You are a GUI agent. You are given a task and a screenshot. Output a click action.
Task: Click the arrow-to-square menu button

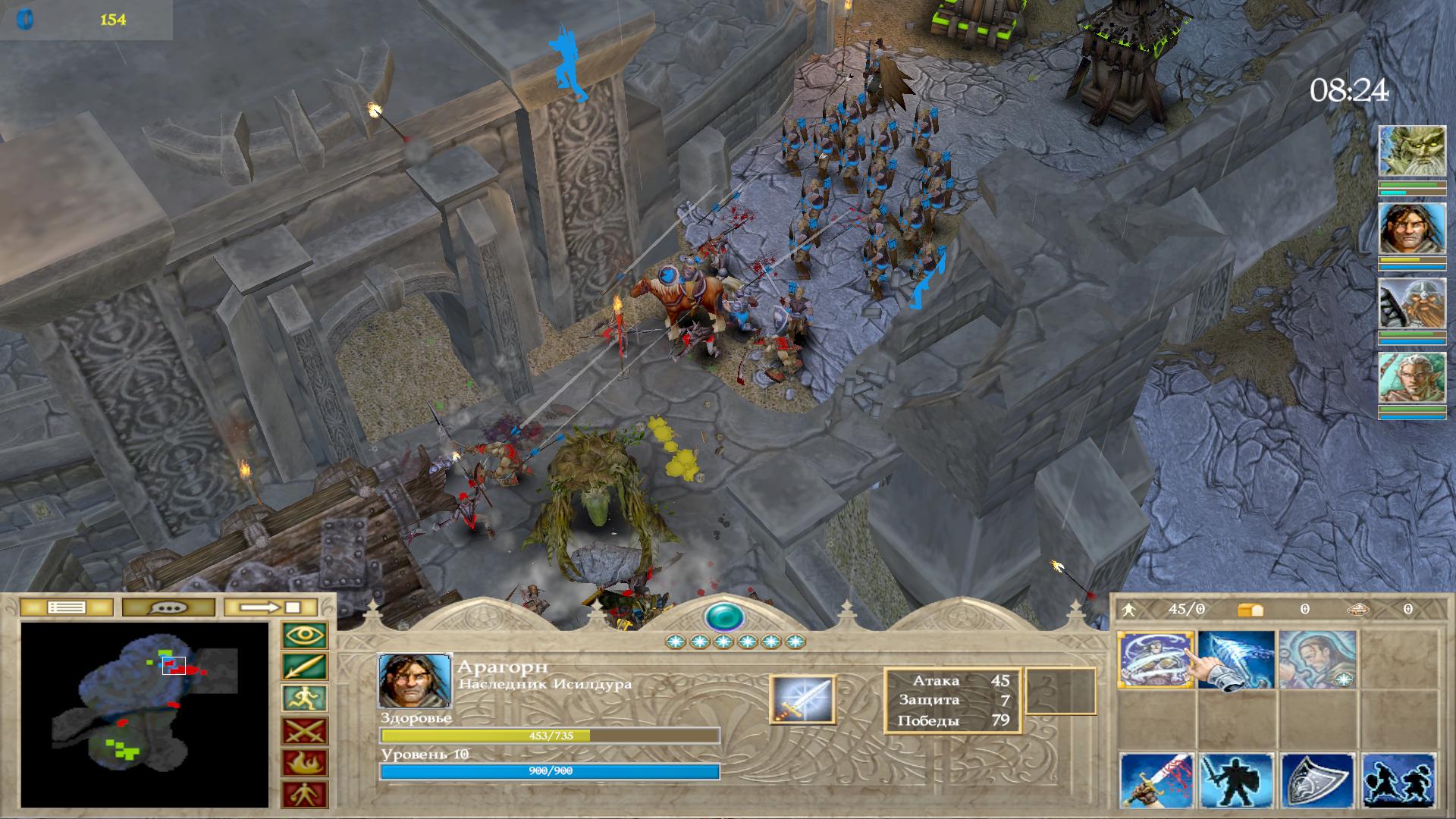click(x=271, y=607)
